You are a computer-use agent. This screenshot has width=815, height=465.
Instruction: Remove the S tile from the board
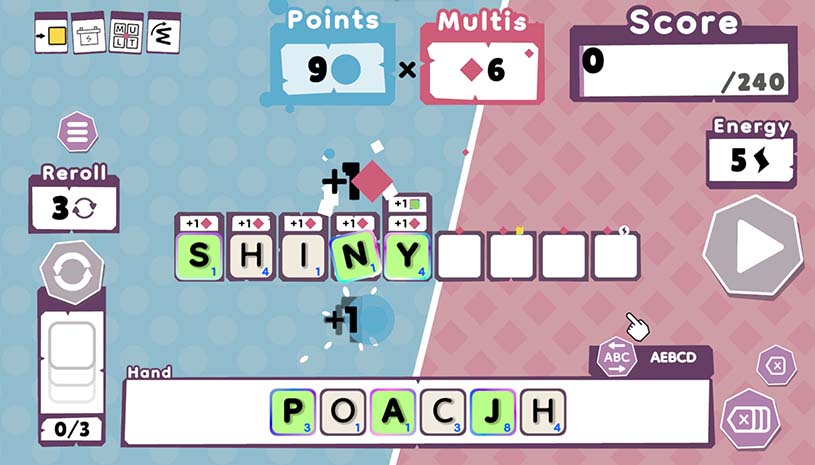click(199, 256)
